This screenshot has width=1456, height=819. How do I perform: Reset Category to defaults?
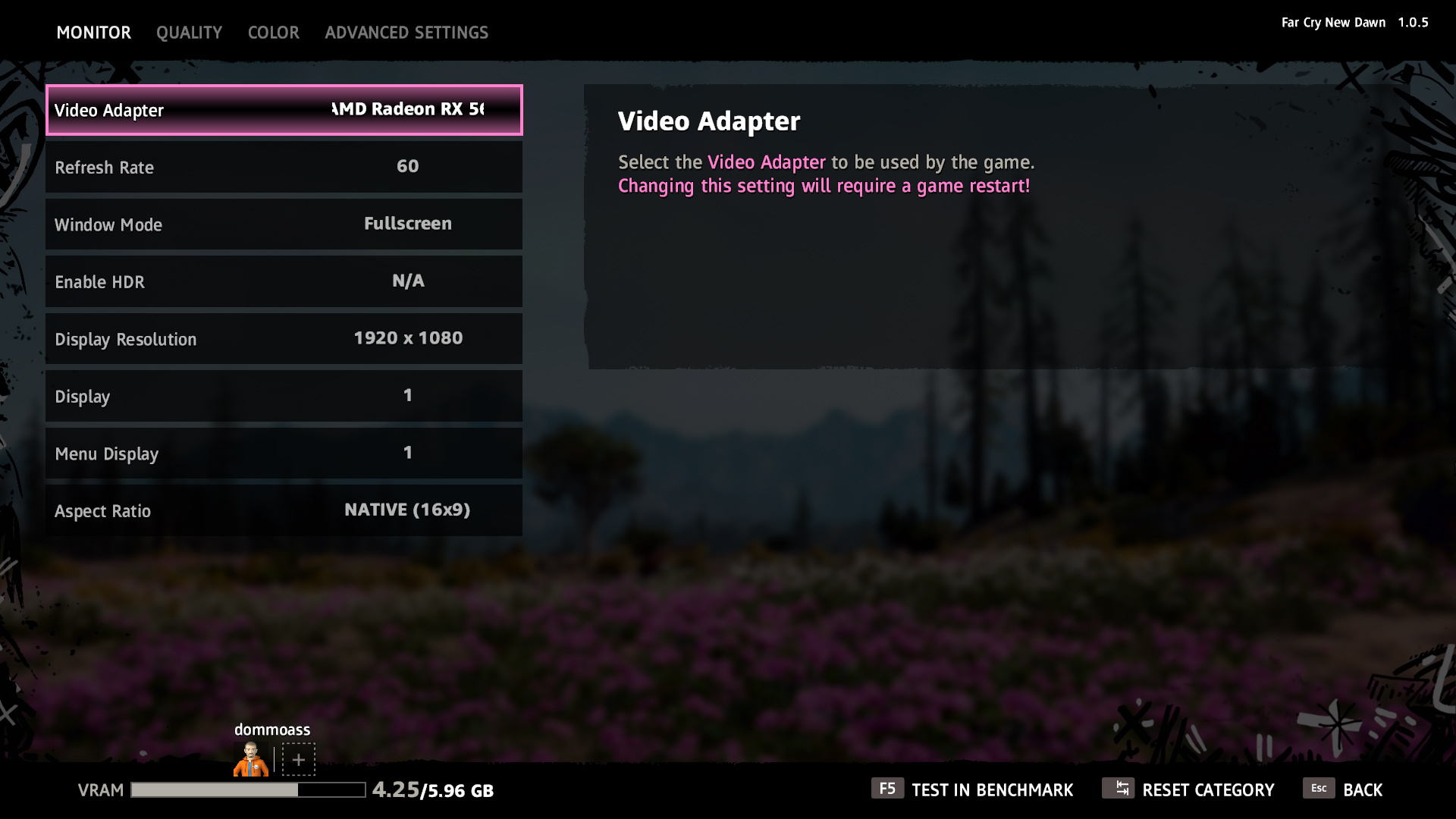[1188, 789]
